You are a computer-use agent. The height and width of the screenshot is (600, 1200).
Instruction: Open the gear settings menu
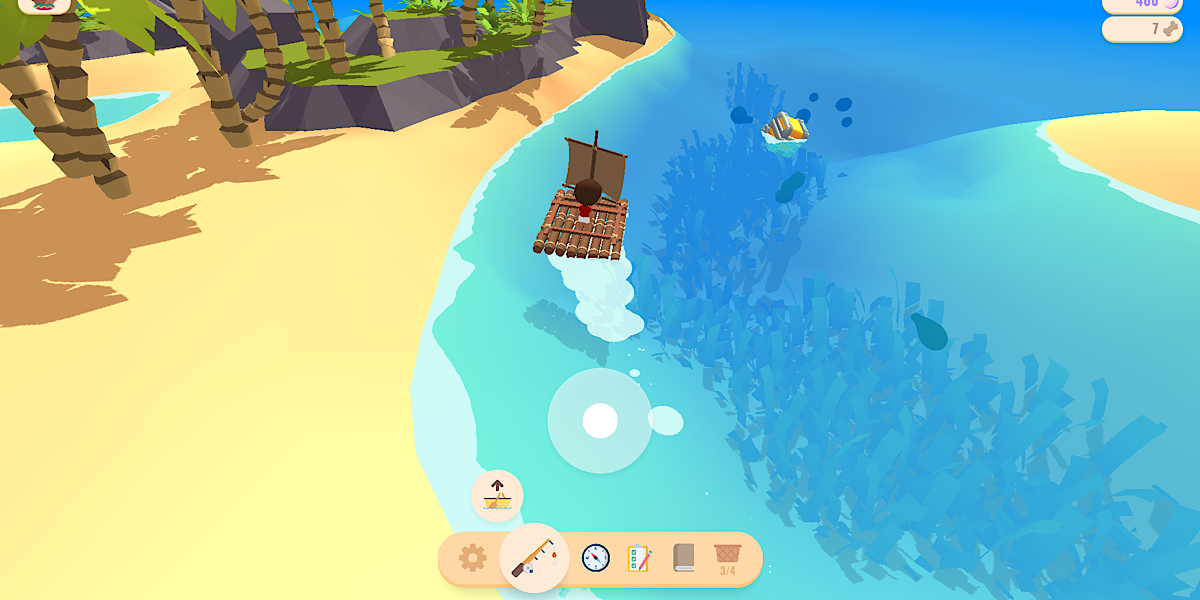click(472, 558)
